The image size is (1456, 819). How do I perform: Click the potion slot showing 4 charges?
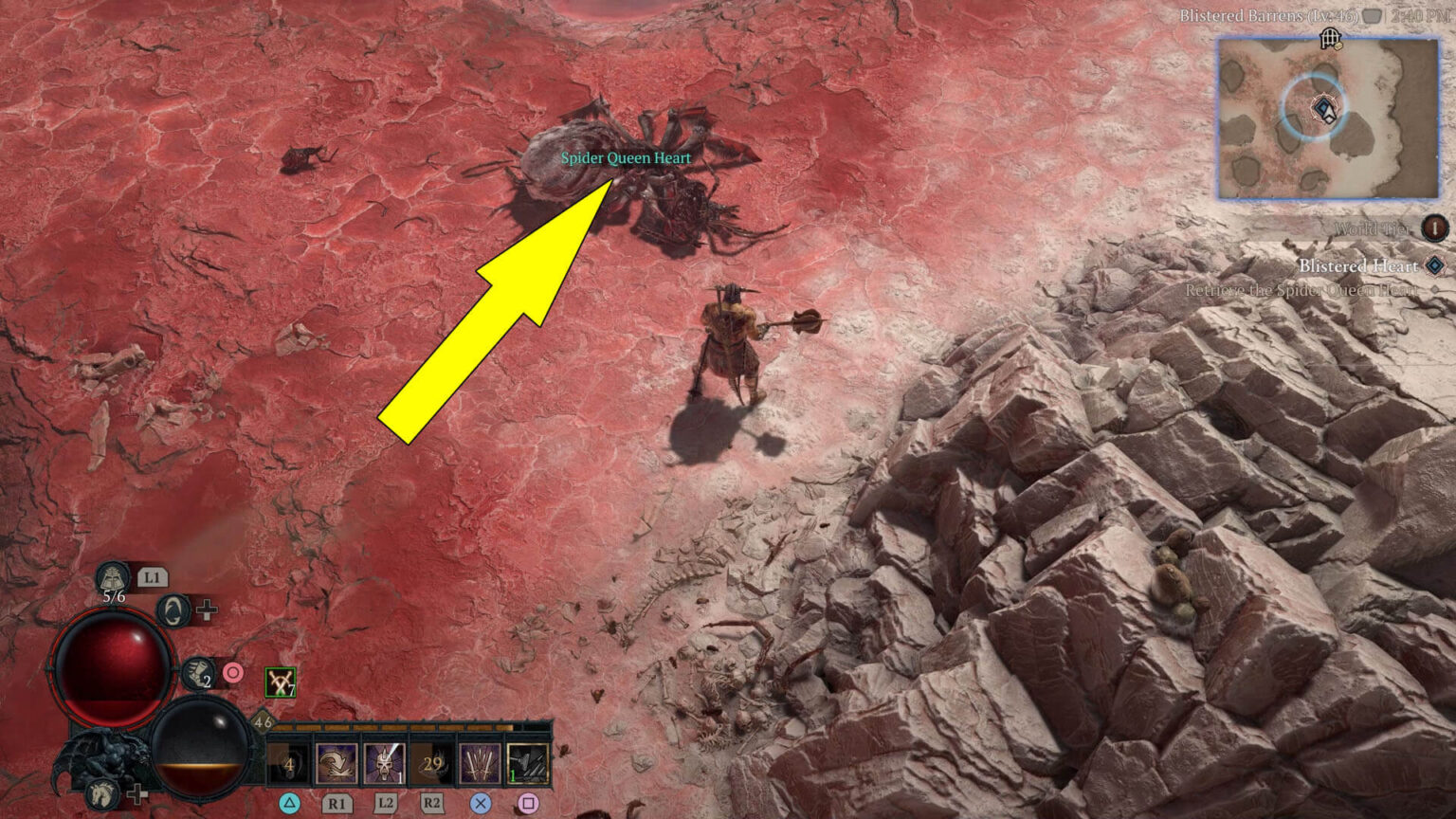pyautogui.click(x=286, y=762)
